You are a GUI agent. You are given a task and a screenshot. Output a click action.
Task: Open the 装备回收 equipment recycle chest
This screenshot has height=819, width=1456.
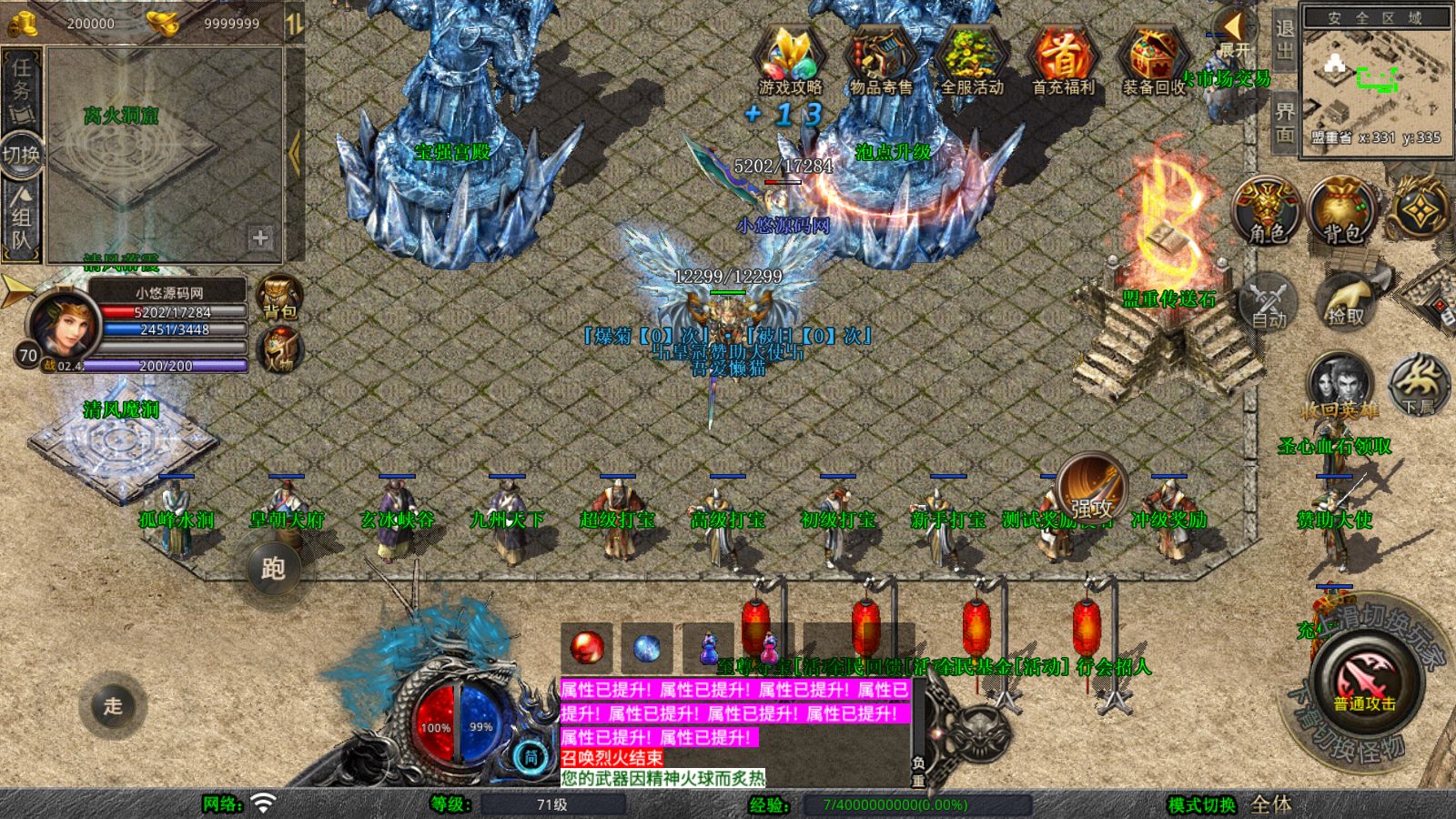(1153, 60)
